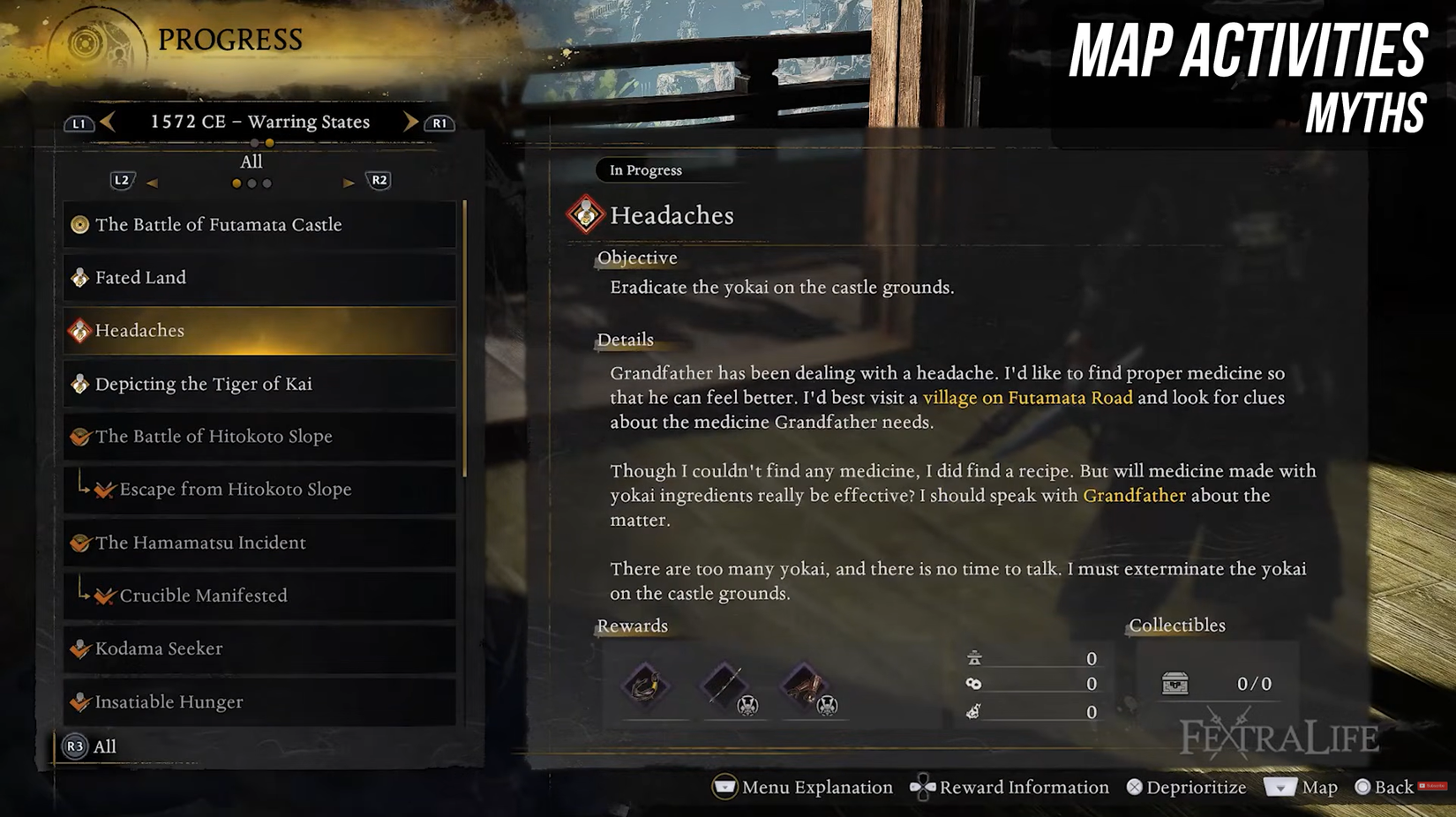Choose the highlighted Headaches mission
This screenshot has width=1456, height=817.
pos(259,331)
